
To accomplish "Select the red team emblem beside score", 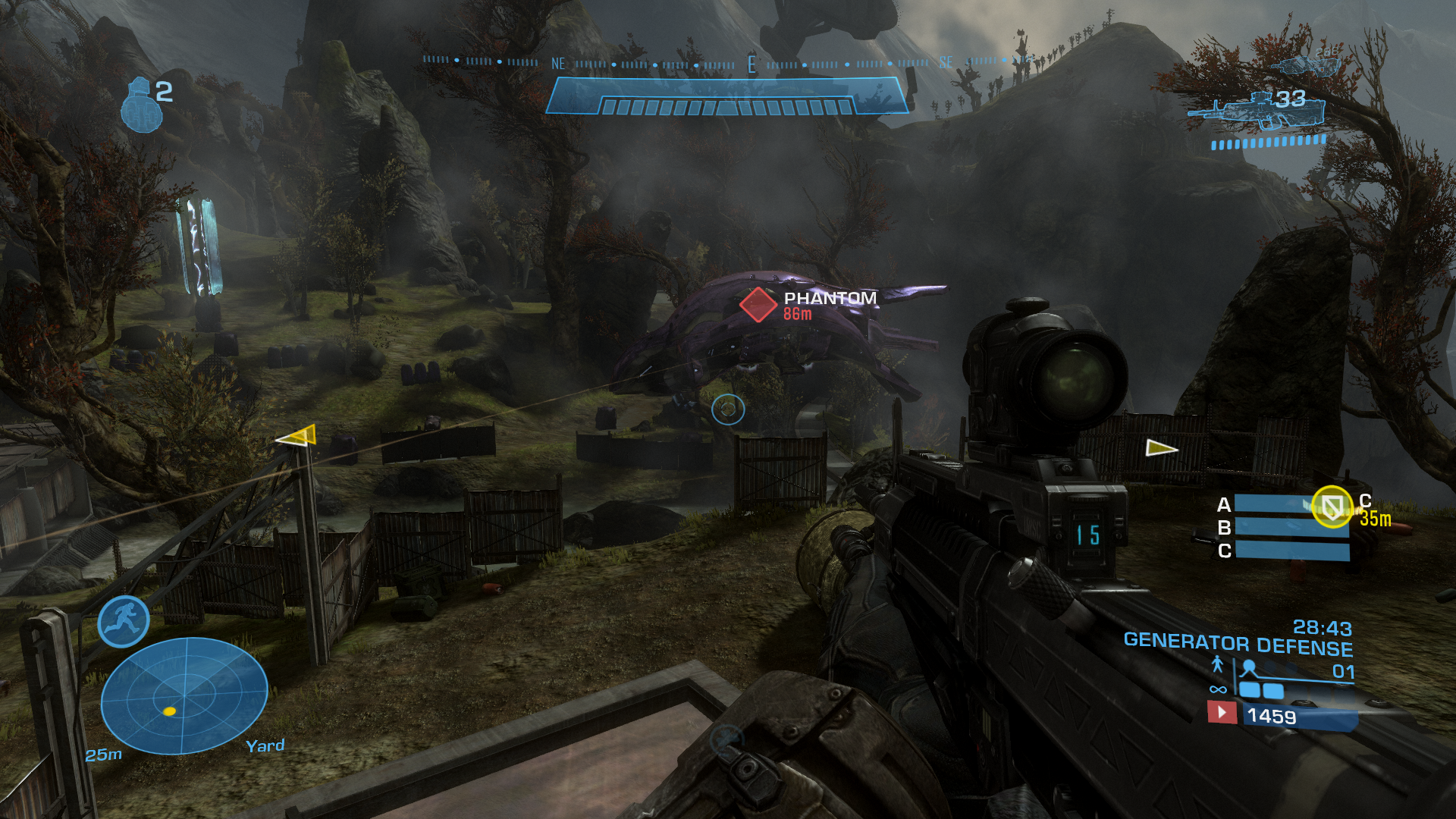I will click(1222, 713).
